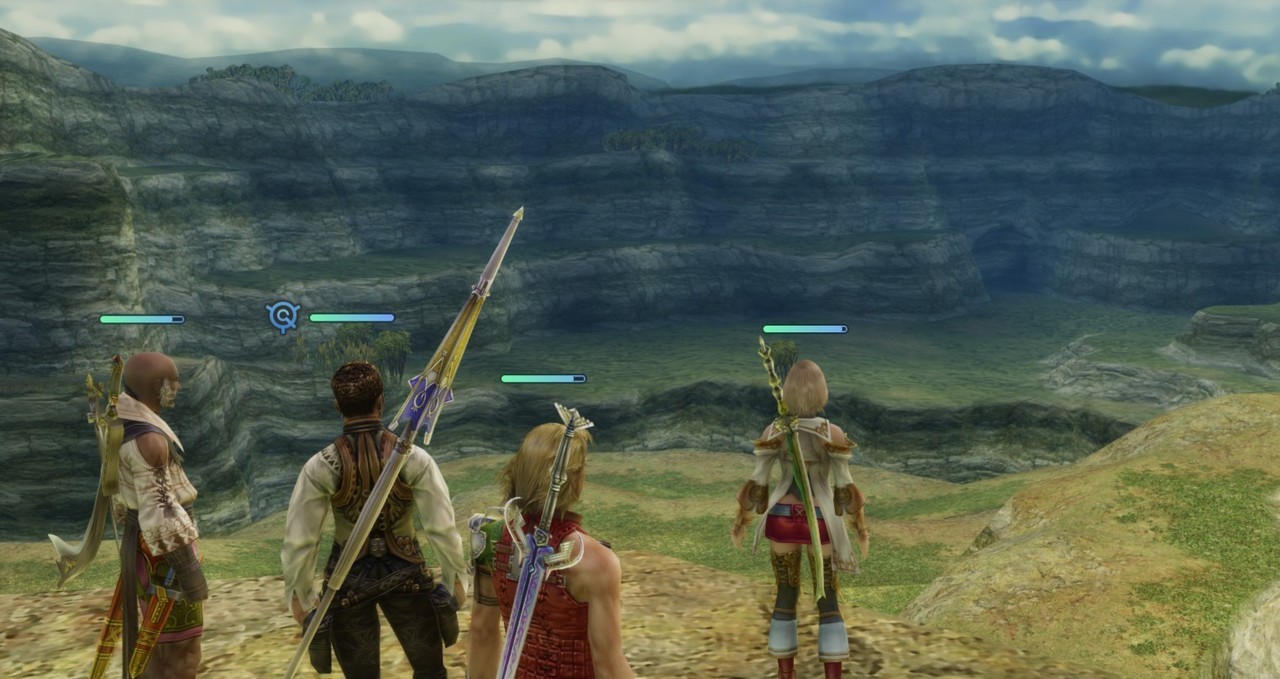Click the blue party leader marker icon

click(283, 317)
